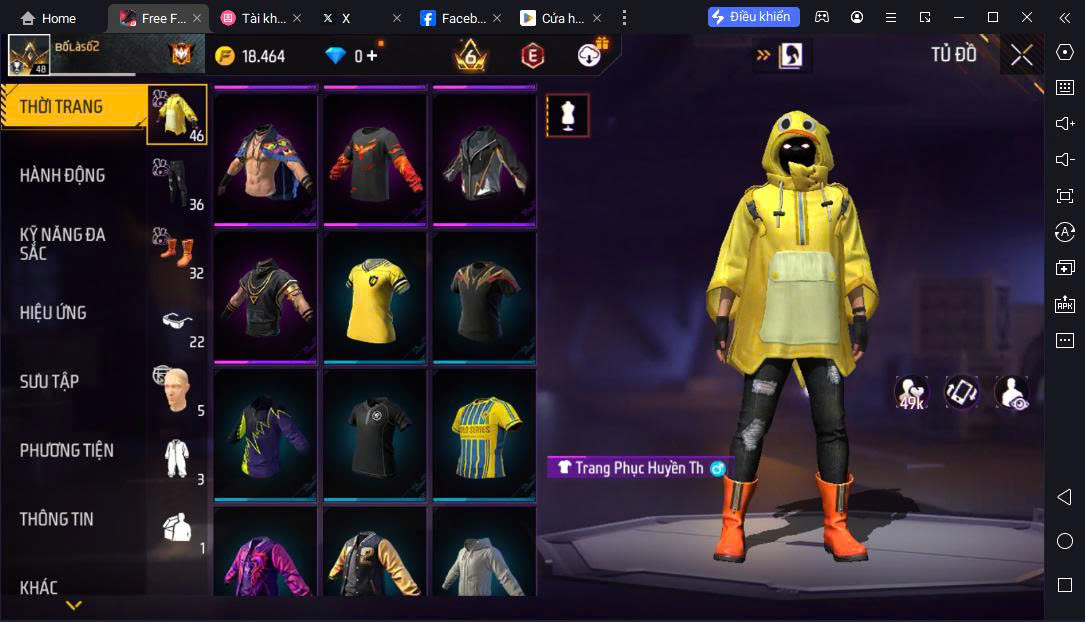Select the yellow jersey with black shield emblem

[376, 296]
